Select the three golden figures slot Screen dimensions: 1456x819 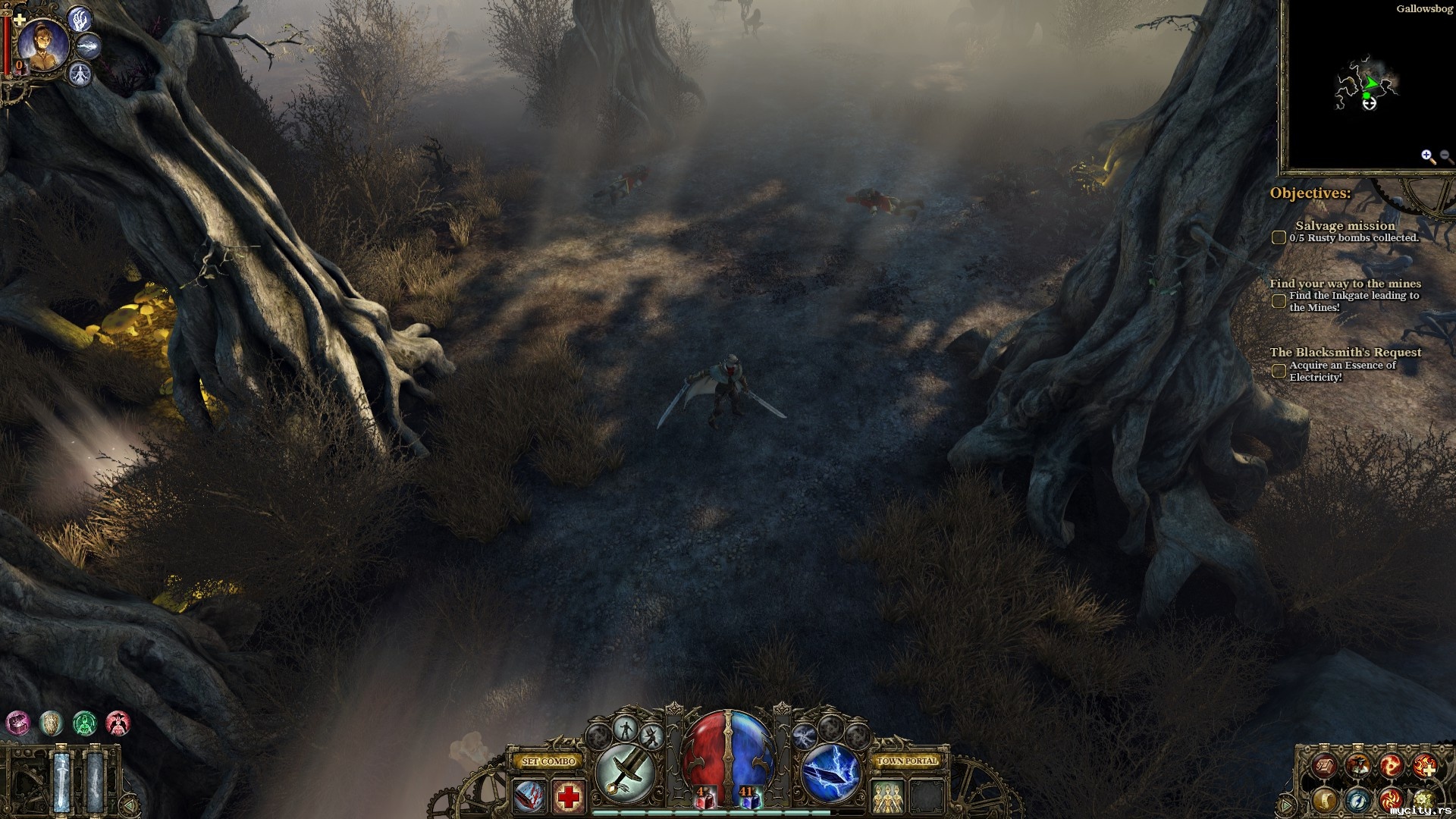click(x=887, y=797)
